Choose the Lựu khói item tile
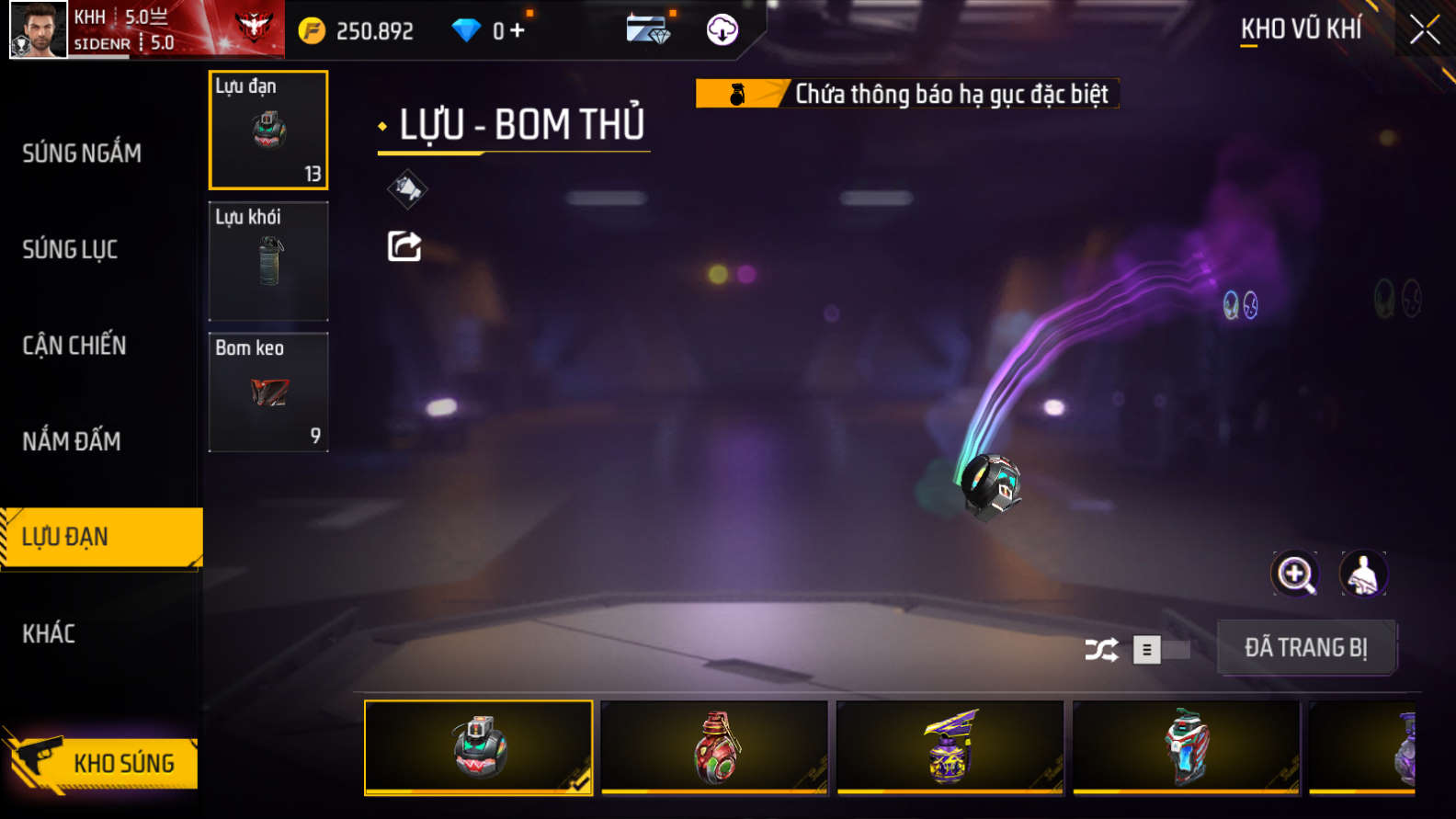 point(268,261)
